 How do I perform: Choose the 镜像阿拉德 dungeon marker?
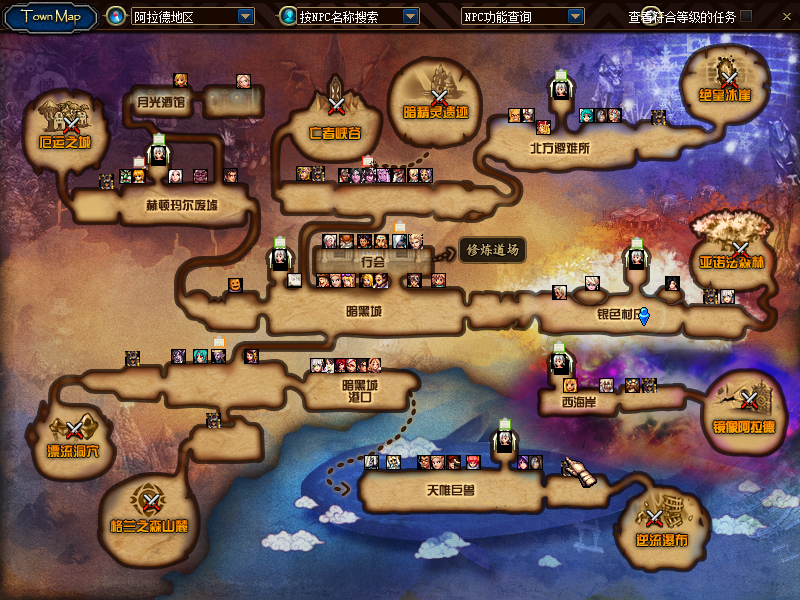751,400
